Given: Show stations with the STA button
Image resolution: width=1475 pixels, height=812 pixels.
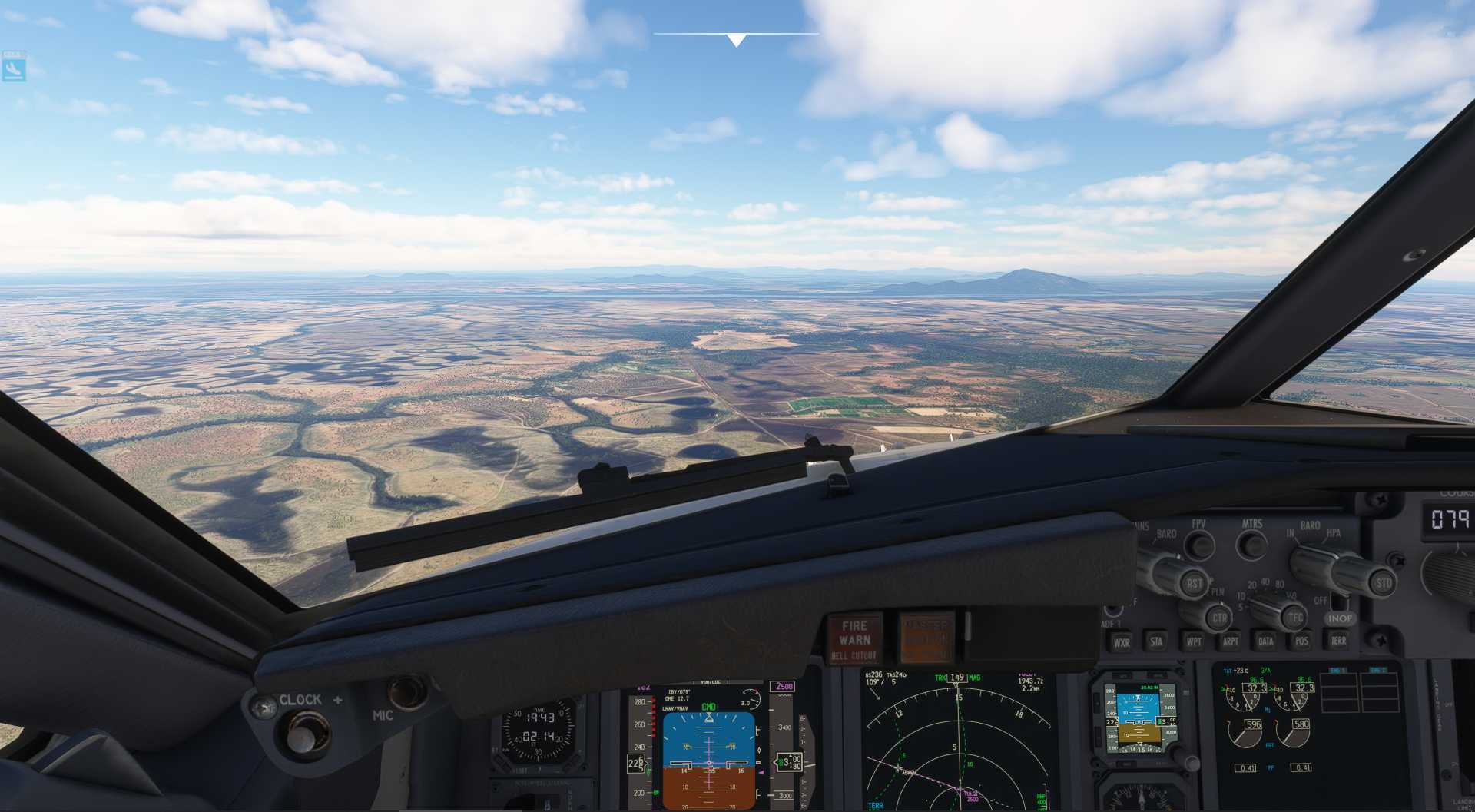Looking at the screenshot, I should click(1156, 641).
